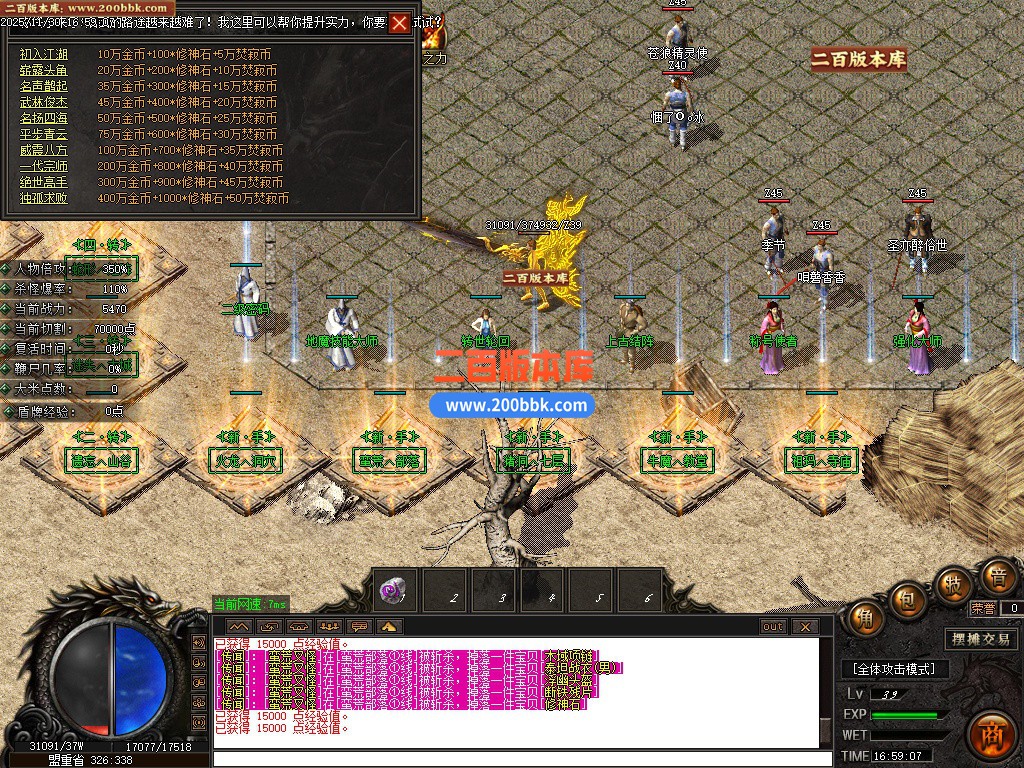Use the item in hotbar slot 1
Screen dimensions: 1024x768
point(397,590)
